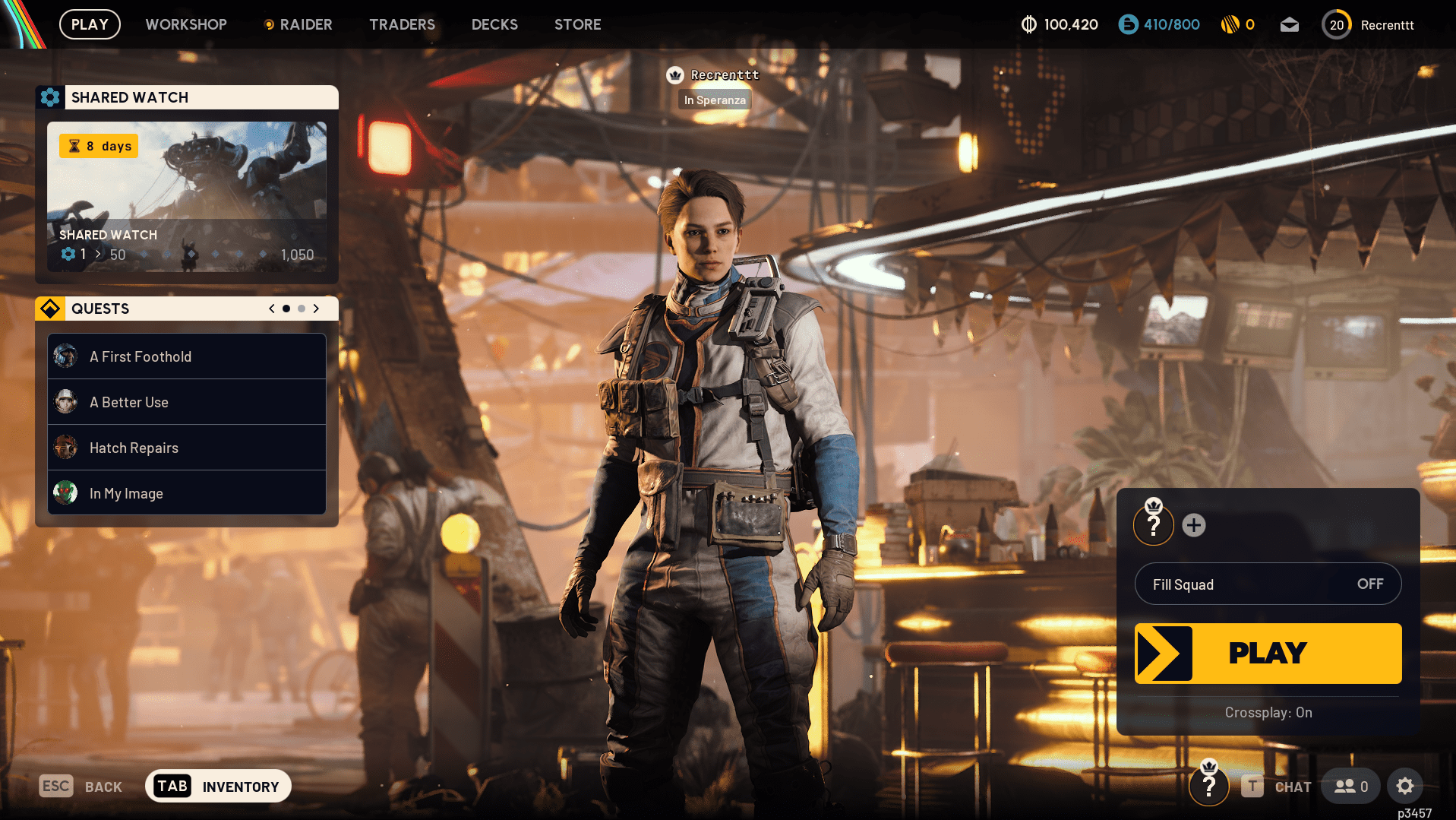Open settings with the gear icon
The height and width of the screenshot is (820, 1456).
1405,786
